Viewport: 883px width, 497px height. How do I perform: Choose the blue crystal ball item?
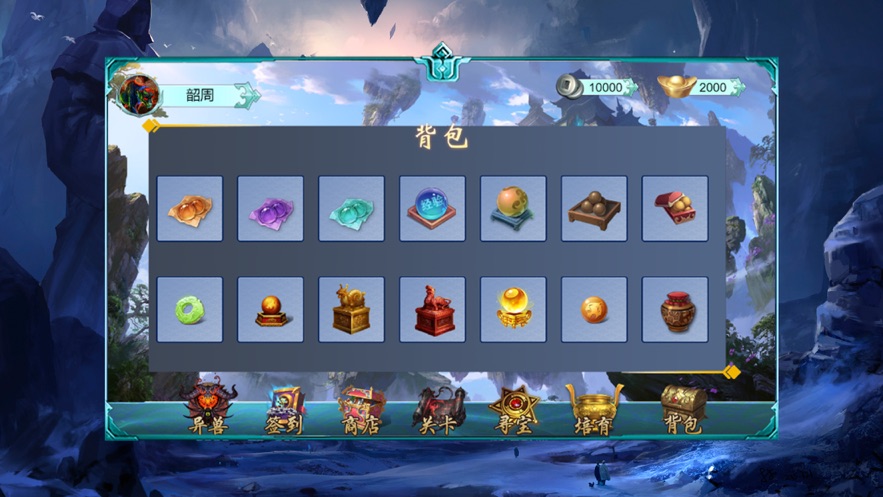pyautogui.click(x=432, y=208)
